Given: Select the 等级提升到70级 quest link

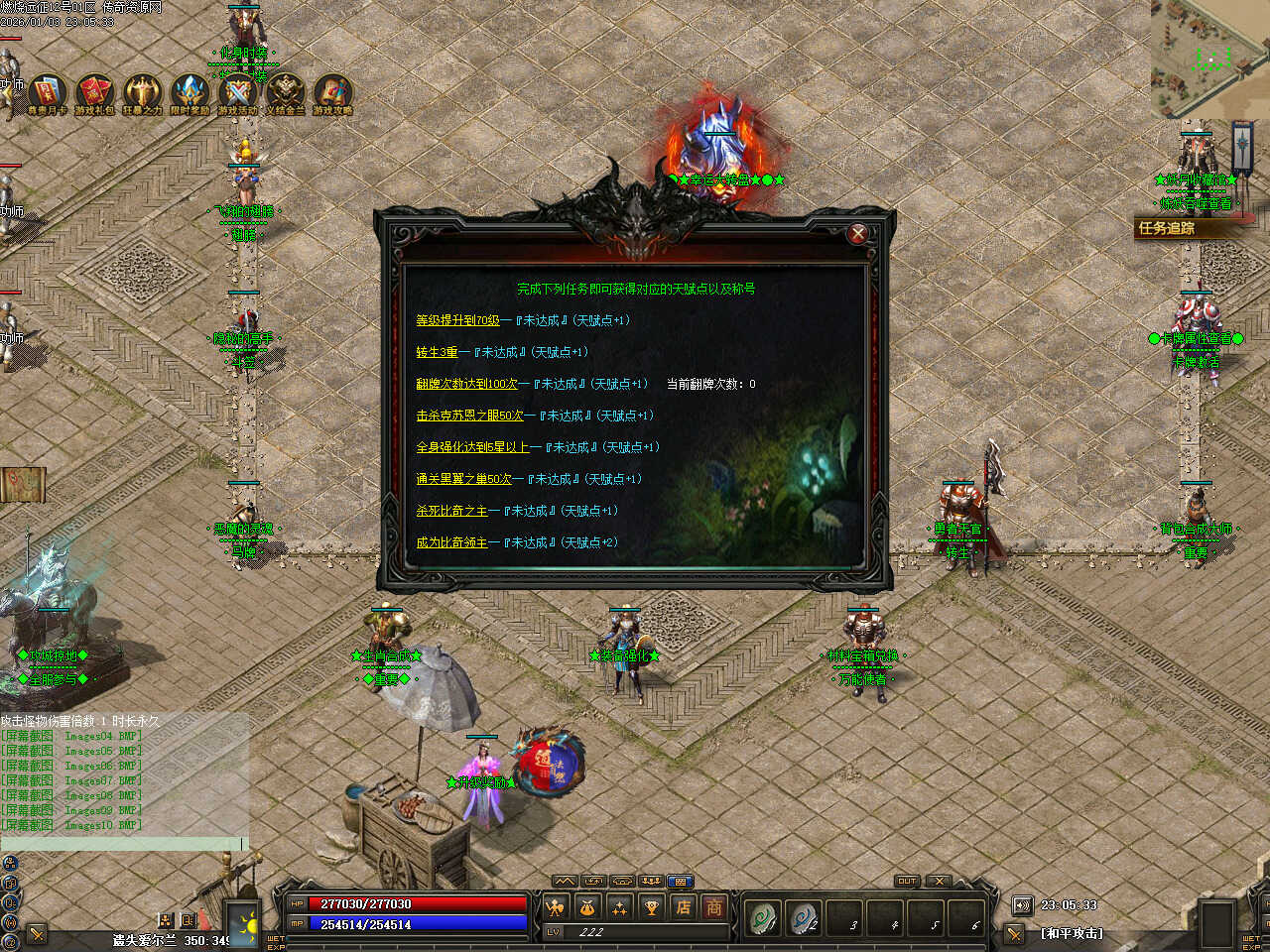Looking at the screenshot, I should pyautogui.click(x=457, y=320).
